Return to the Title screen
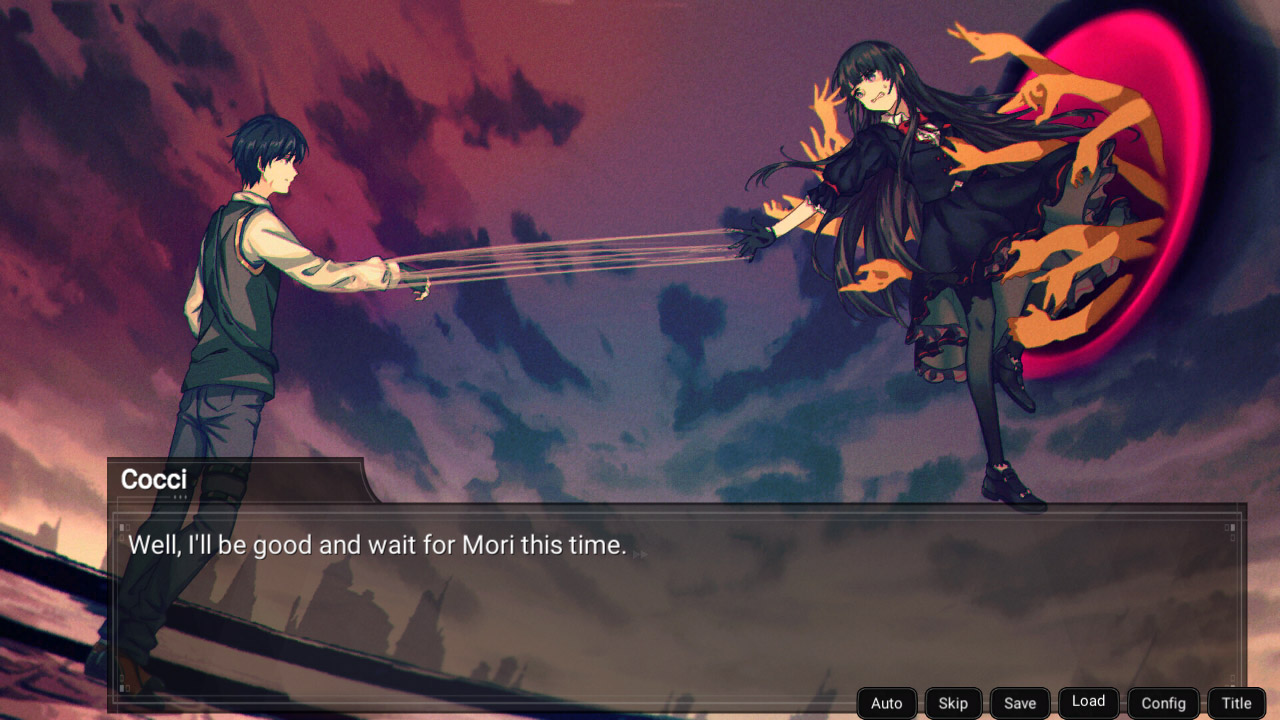Viewport: 1280px width, 720px height. coord(1236,702)
